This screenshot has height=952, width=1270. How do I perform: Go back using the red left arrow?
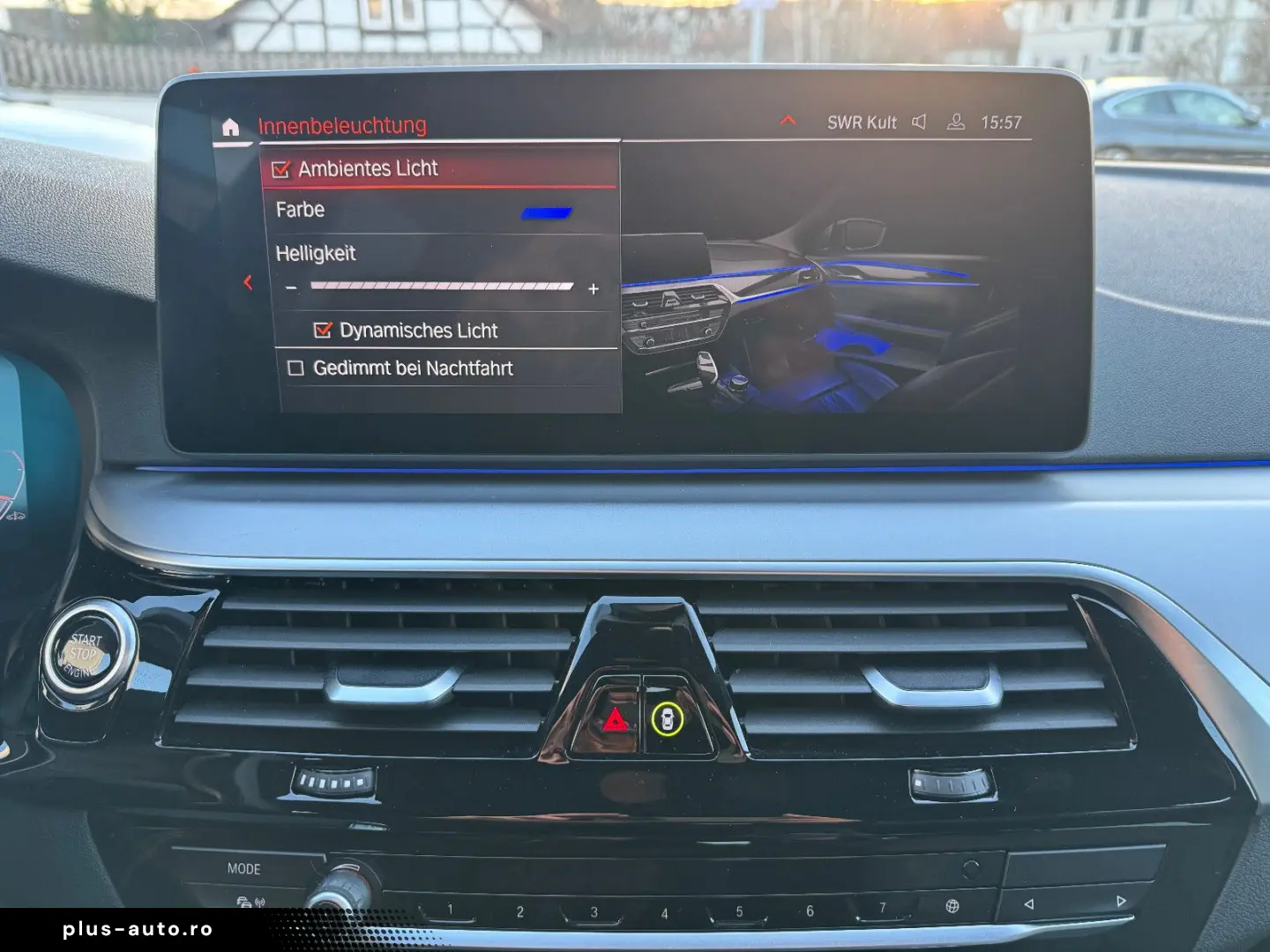pyautogui.click(x=248, y=282)
